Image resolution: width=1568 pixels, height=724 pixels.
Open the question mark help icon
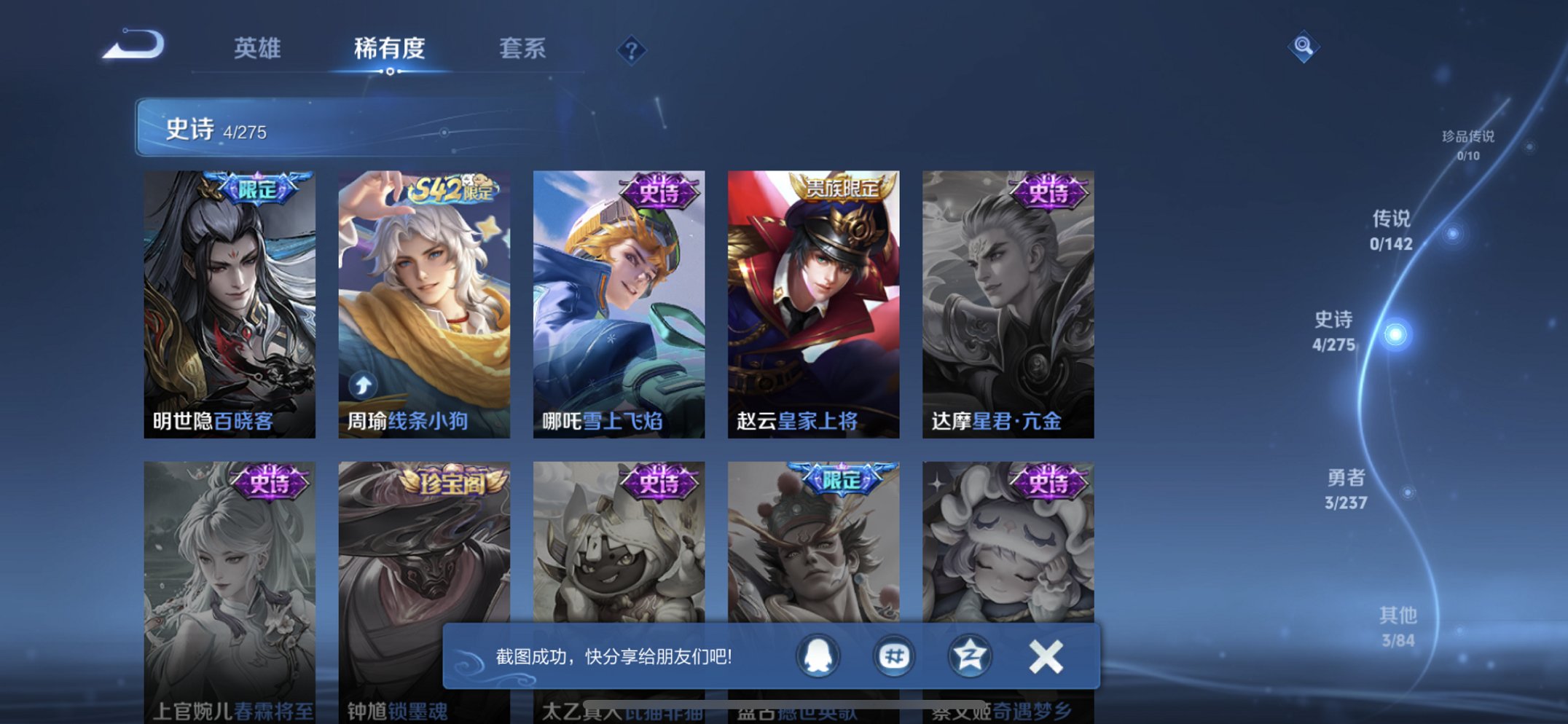pos(631,50)
